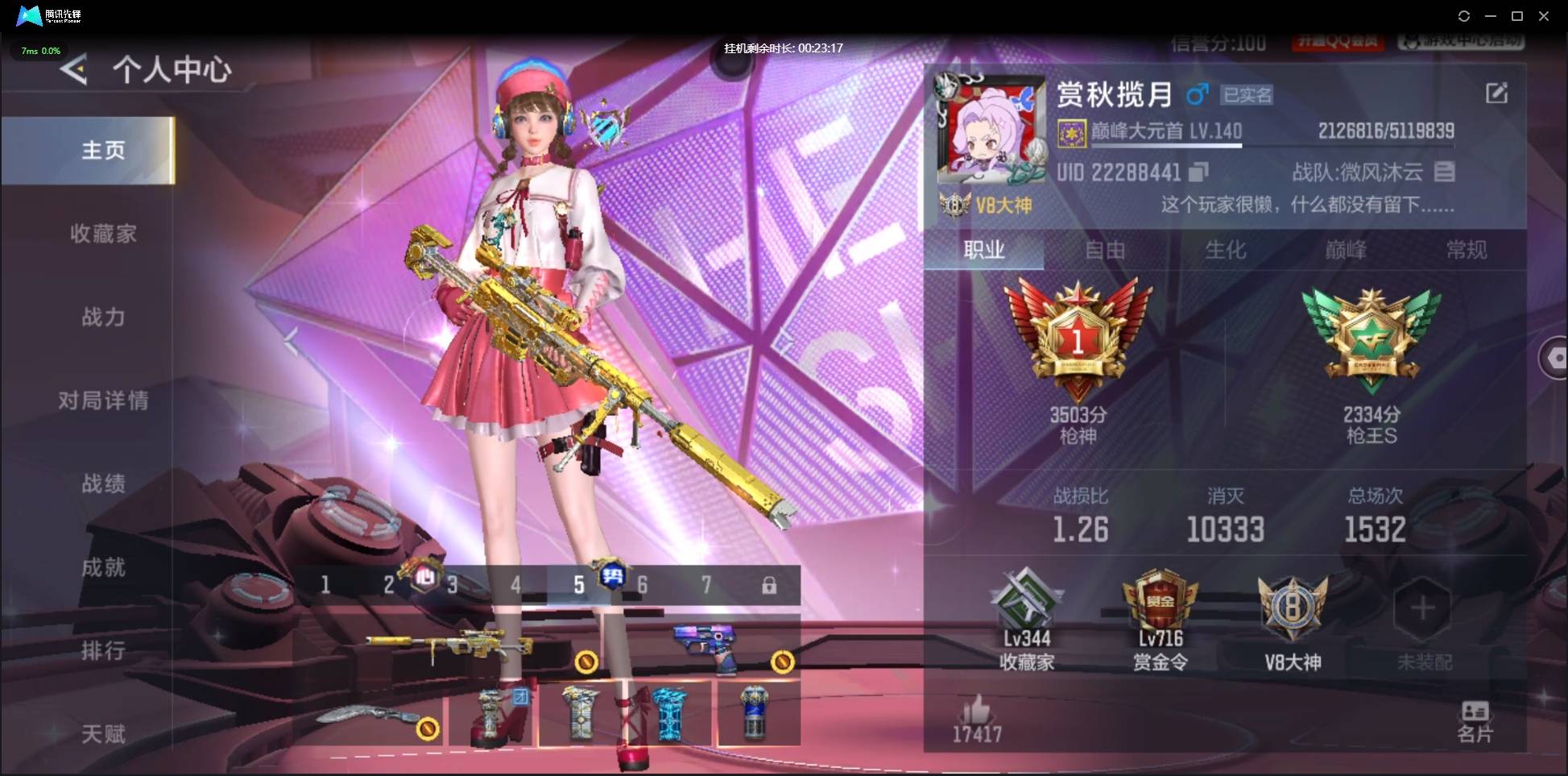Open the Lv344 收藏家 collector badge
This screenshot has height=776, width=1568.
click(1024, 612)
